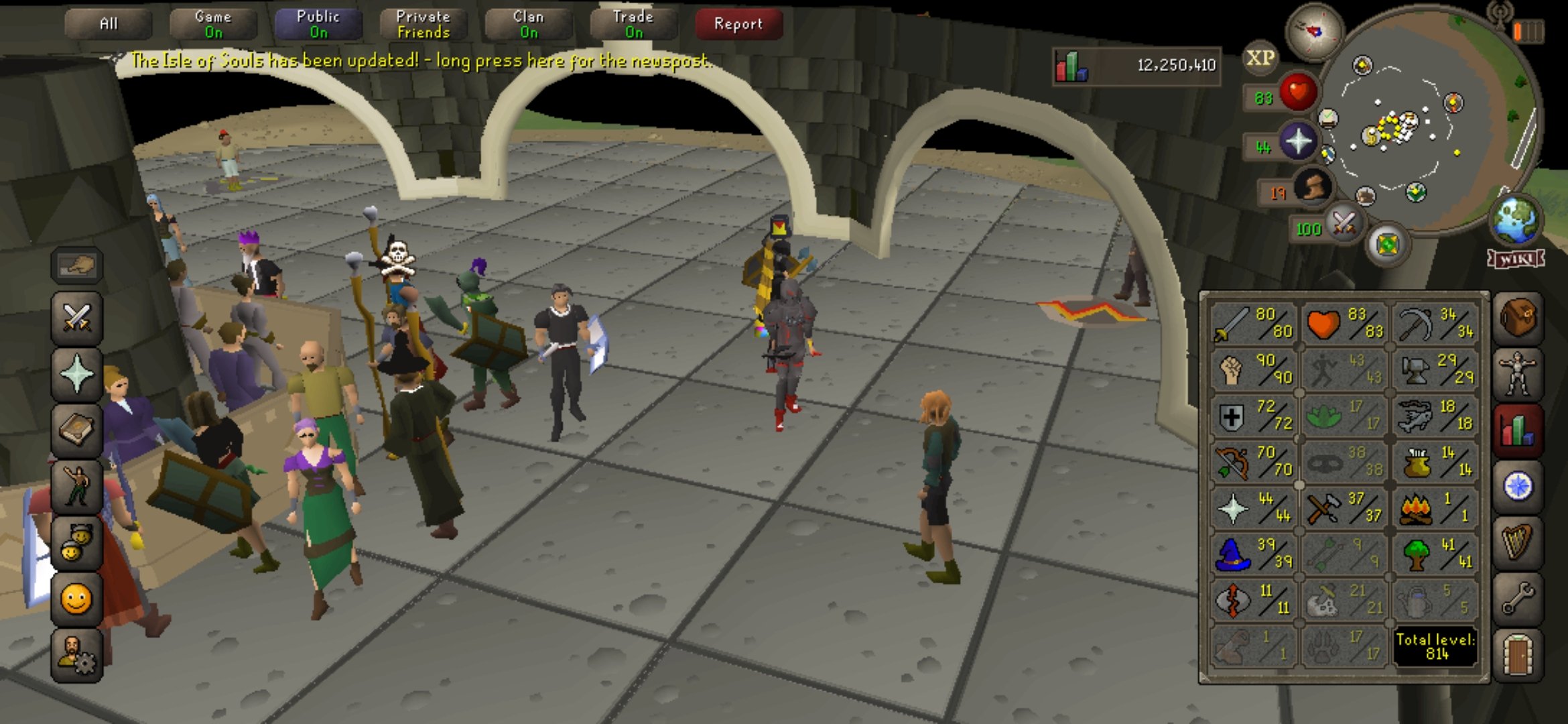Toggle the Public chat filter
The width and height of the screenshot is (1568, 724).
(318, 24)
